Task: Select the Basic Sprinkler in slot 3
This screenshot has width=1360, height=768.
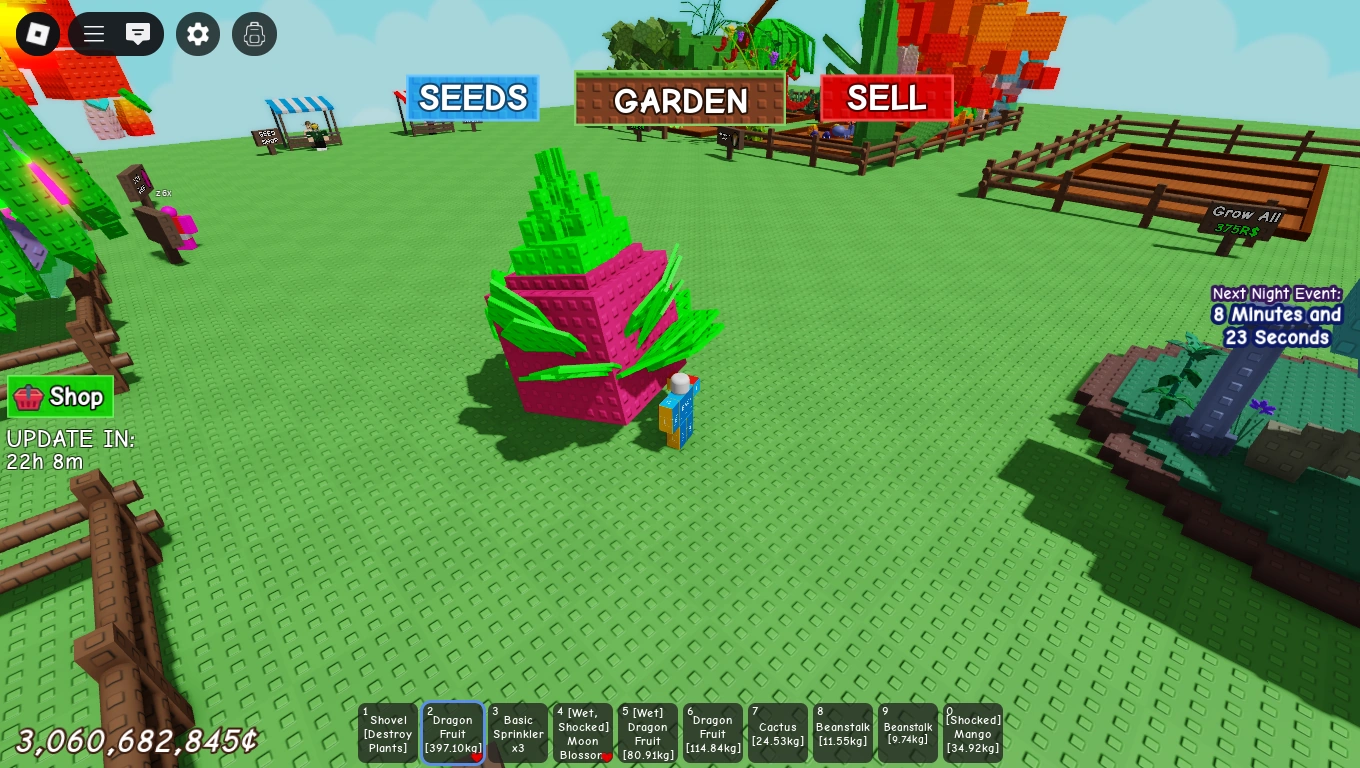Action: pyautogui.click(x=518, y=733)
